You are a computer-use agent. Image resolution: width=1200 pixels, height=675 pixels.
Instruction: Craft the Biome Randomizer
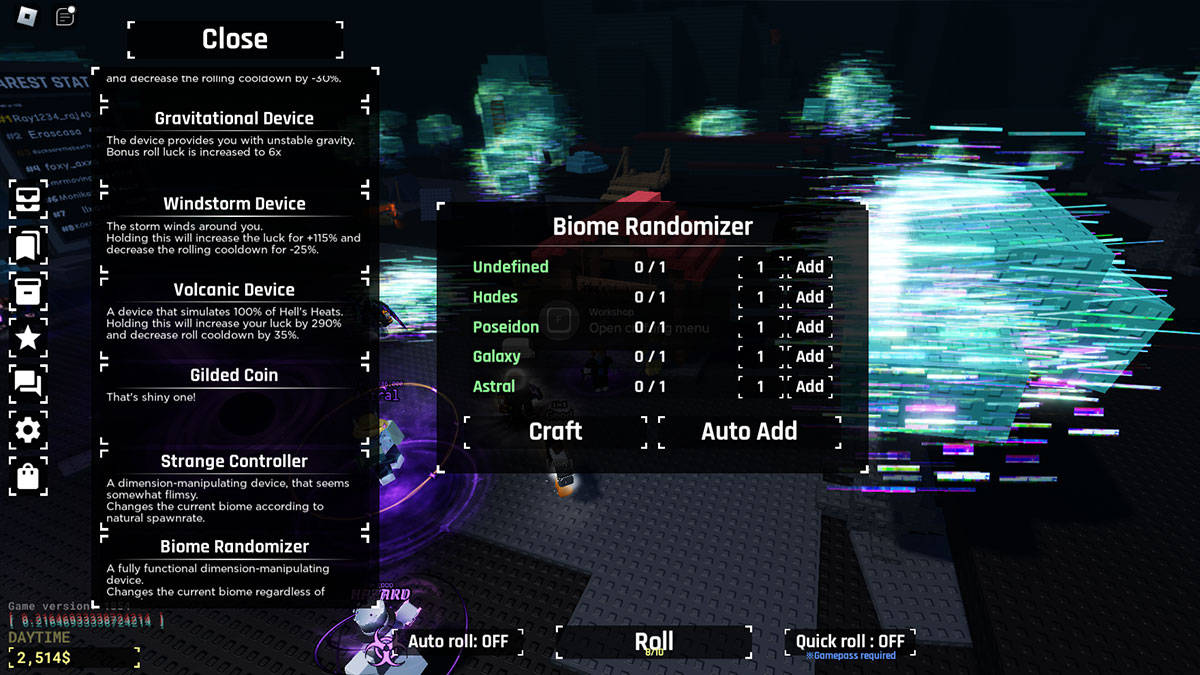(555, 431)
